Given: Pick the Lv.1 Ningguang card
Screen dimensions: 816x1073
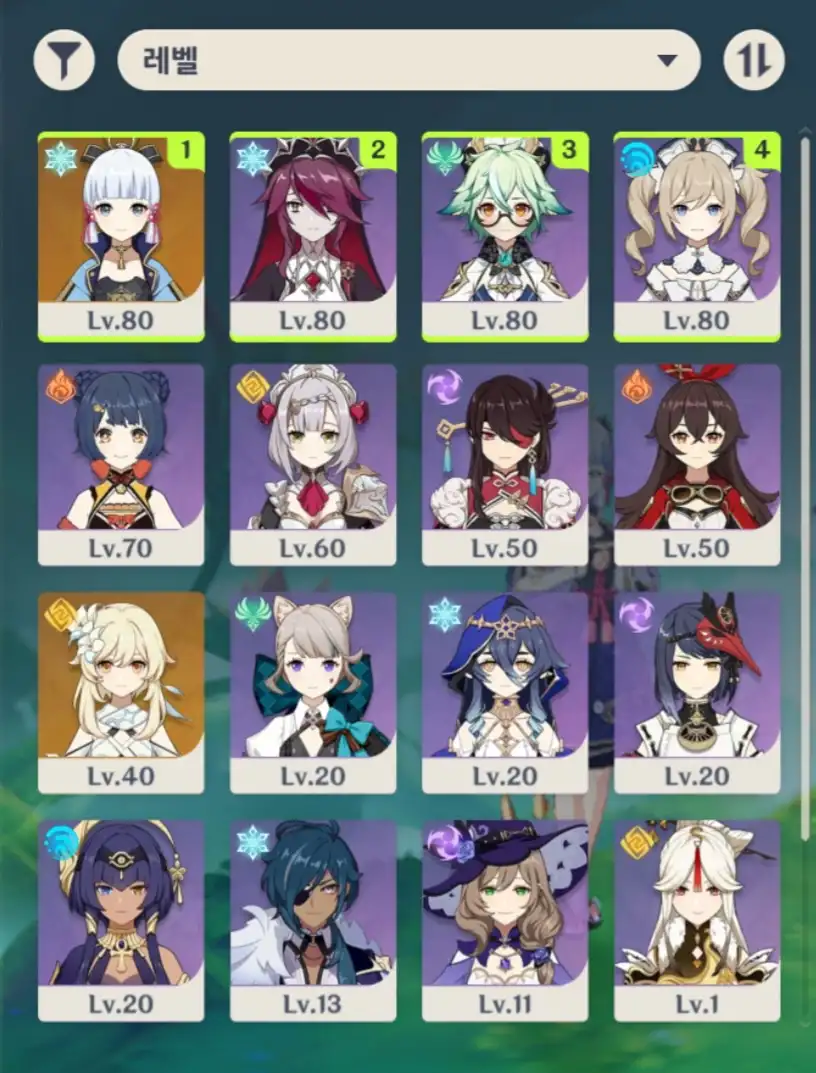Looking at the screenshot, I should click(697, 919).
